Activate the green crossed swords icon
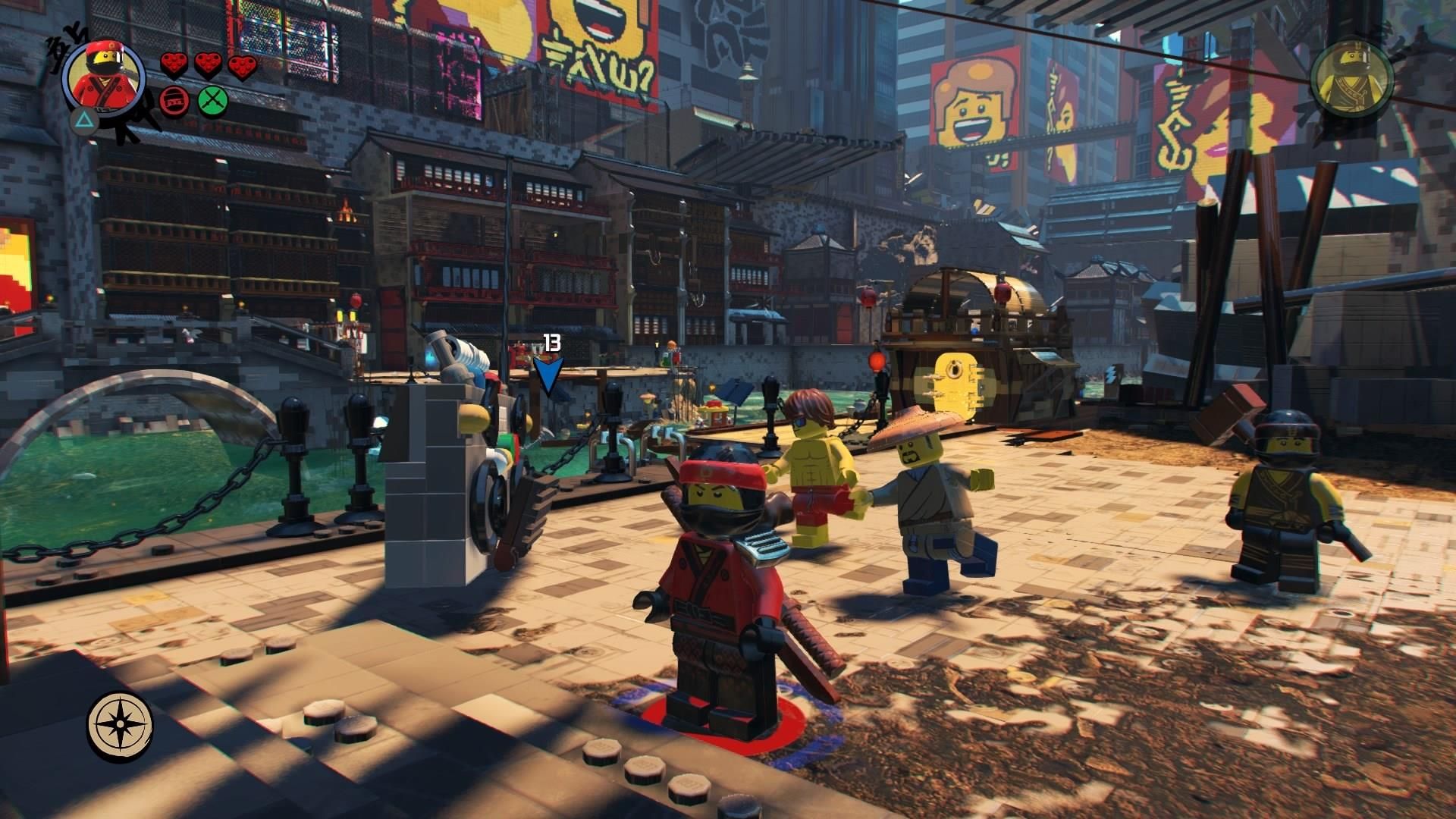Screen dimensions: 1456x819 [212, 100]
